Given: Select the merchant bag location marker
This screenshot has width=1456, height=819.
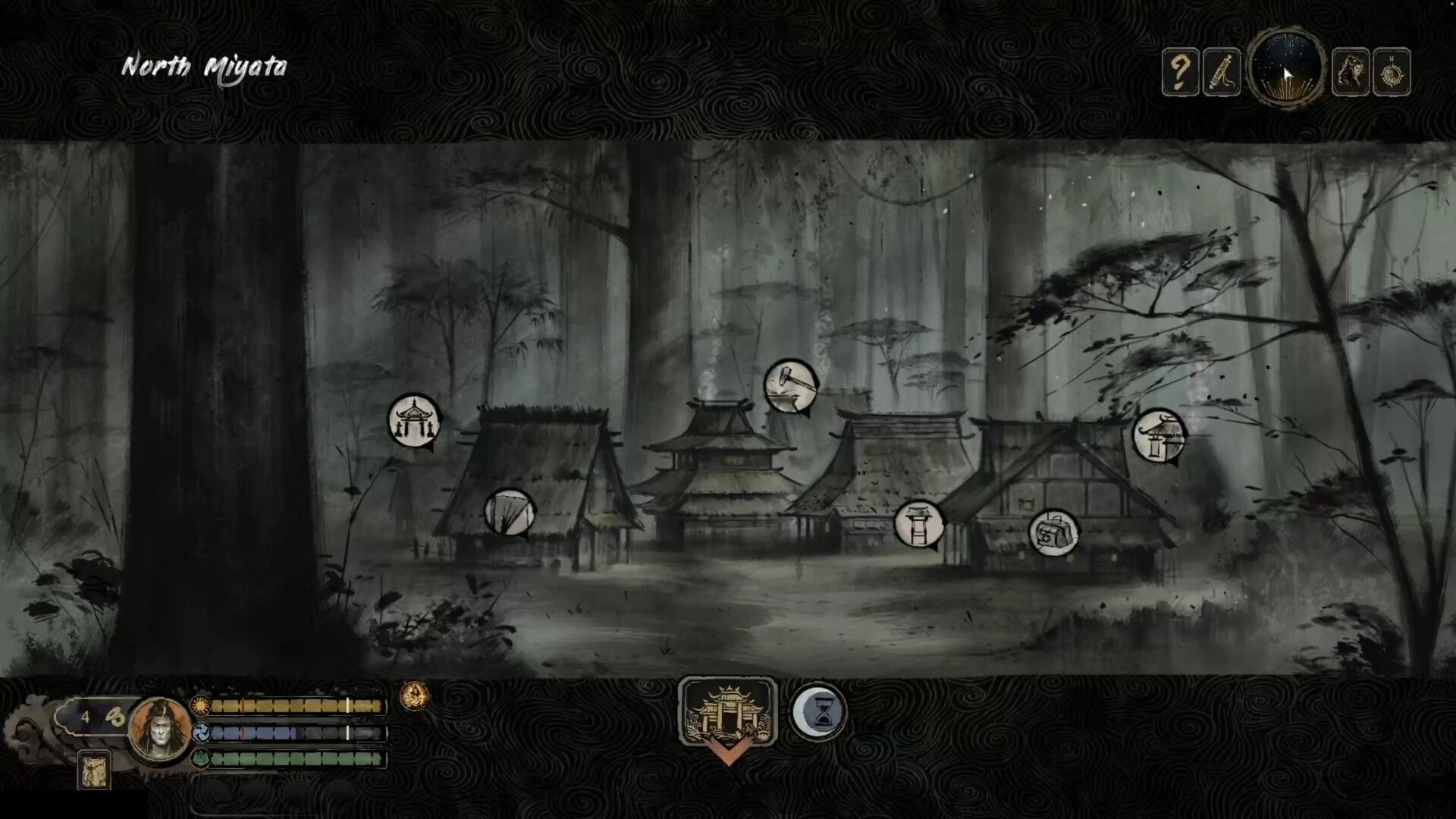Looking at the screenshot, I should tap(1053, 532).
